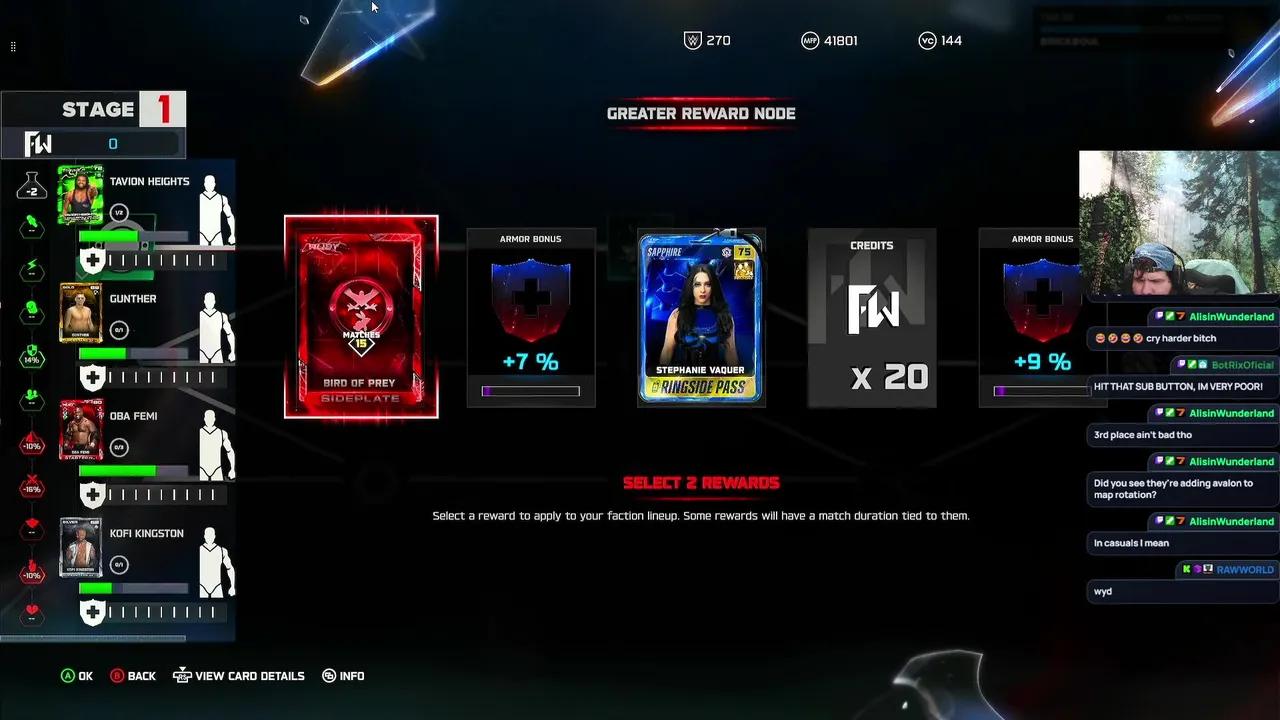Click the MFP currency icon next to 41801

click(811, 40)
